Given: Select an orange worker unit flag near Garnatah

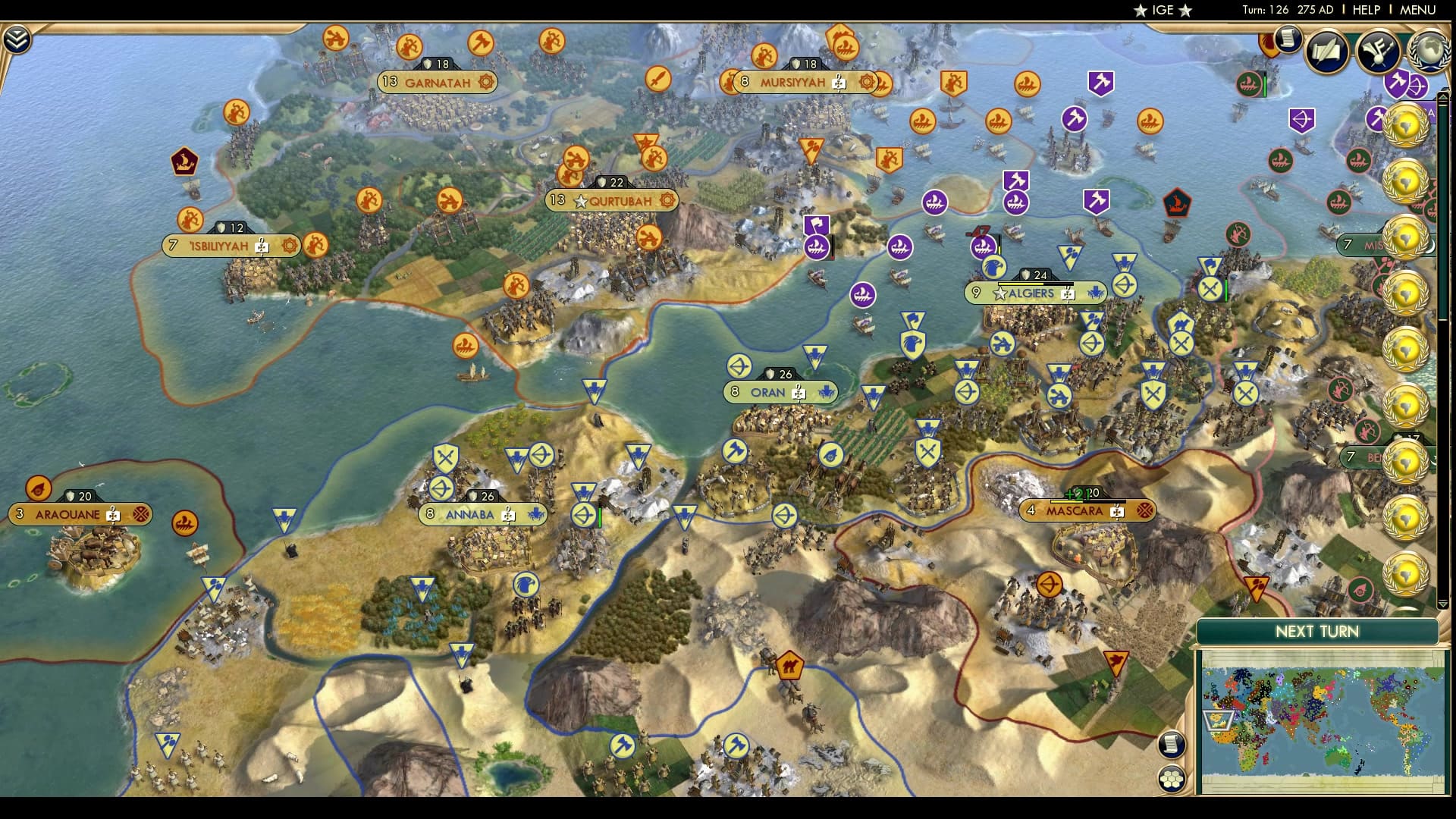Looking at the screenshot, I should pos(410,46).
